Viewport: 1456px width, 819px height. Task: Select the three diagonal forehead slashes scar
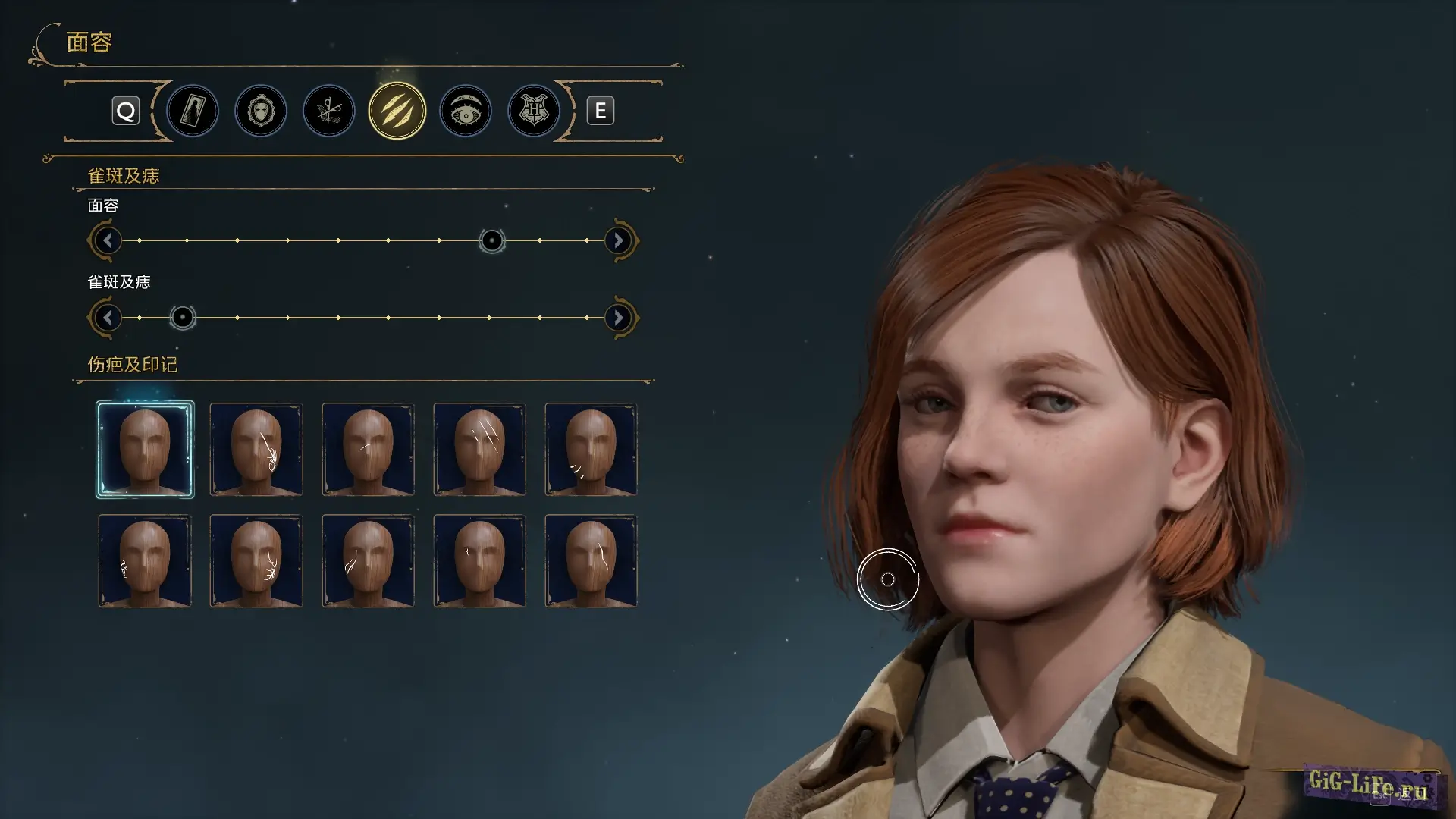[x=479, y=450]
